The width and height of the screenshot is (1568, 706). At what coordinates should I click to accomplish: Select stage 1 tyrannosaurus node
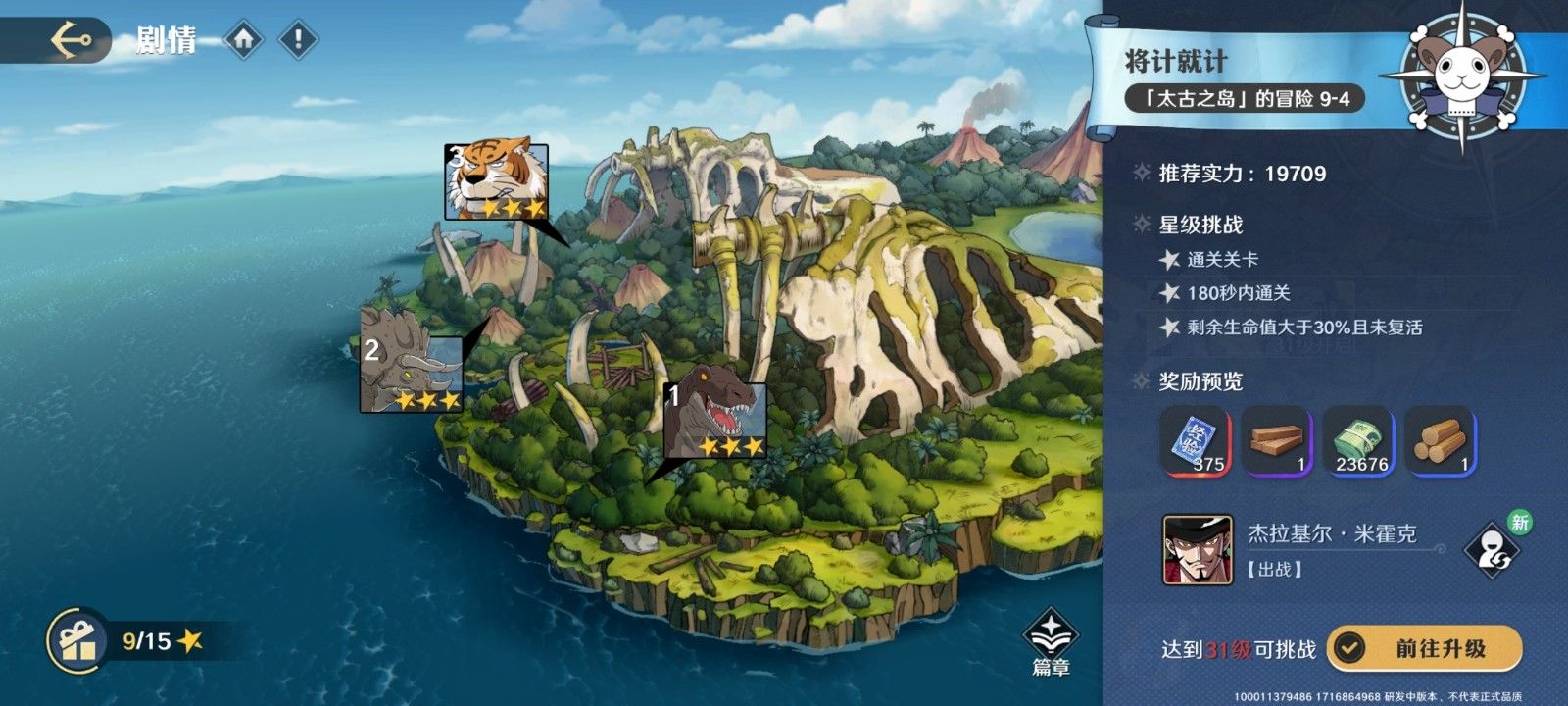714,420
